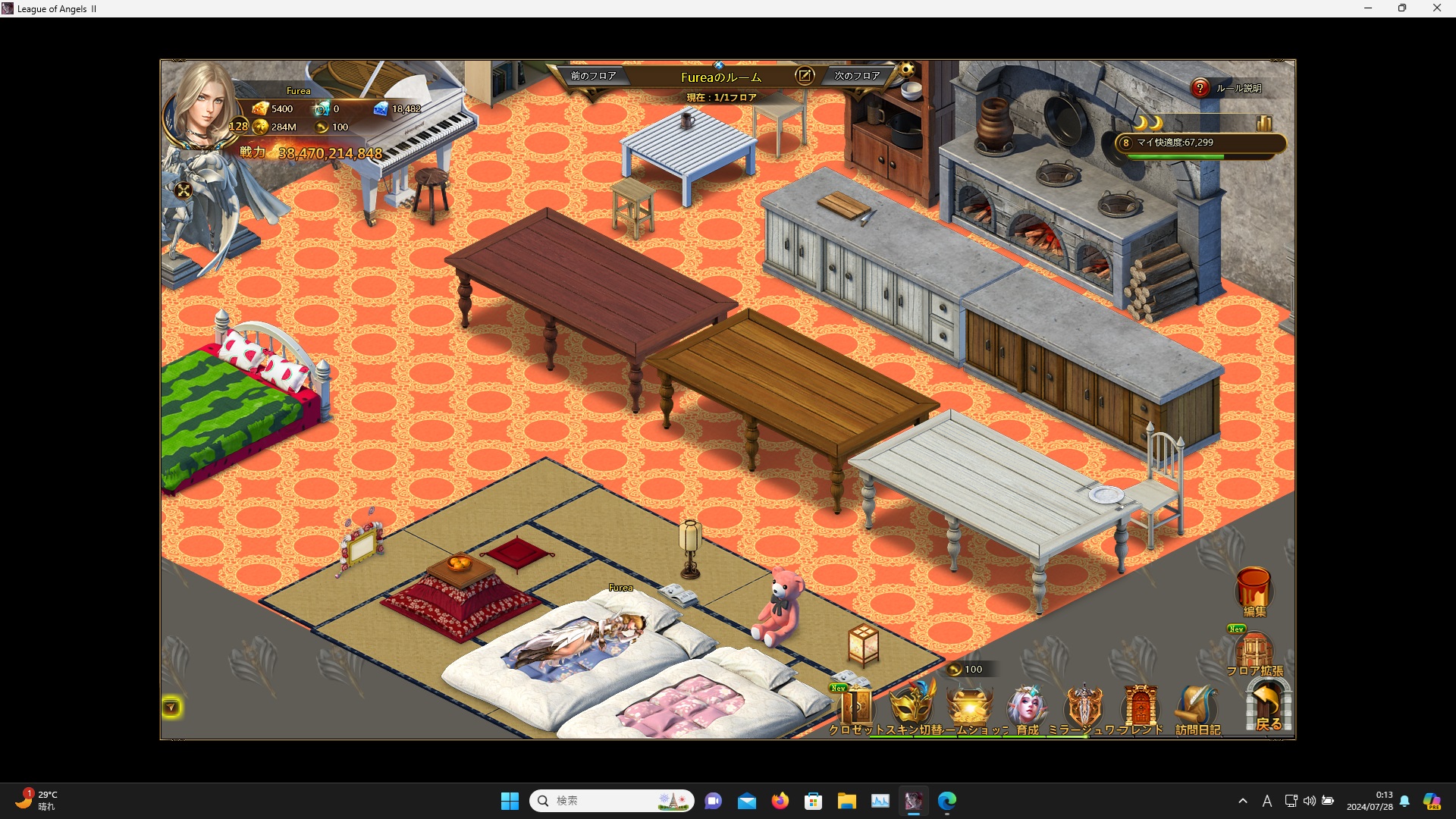Open the Room Shop treasure chest
This screenshot has height=819, width=1456.
[x=970, y=705]
